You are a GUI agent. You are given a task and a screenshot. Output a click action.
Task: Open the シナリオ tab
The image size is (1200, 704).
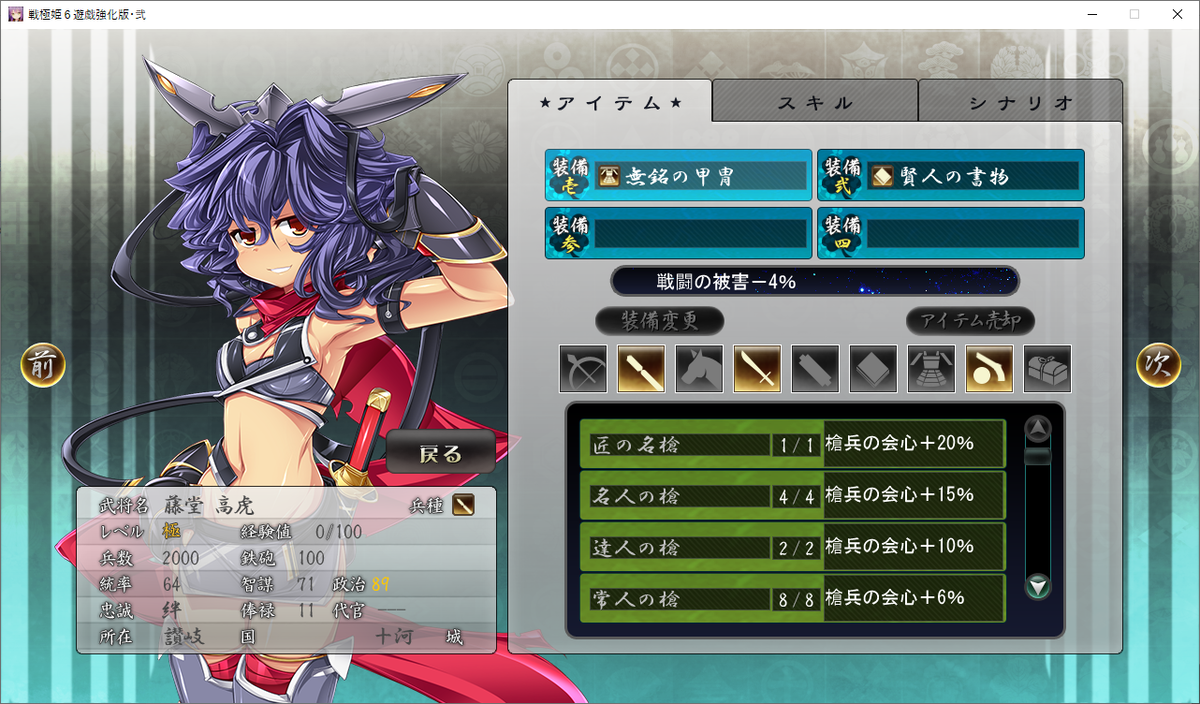click(x=1020, y=102)
